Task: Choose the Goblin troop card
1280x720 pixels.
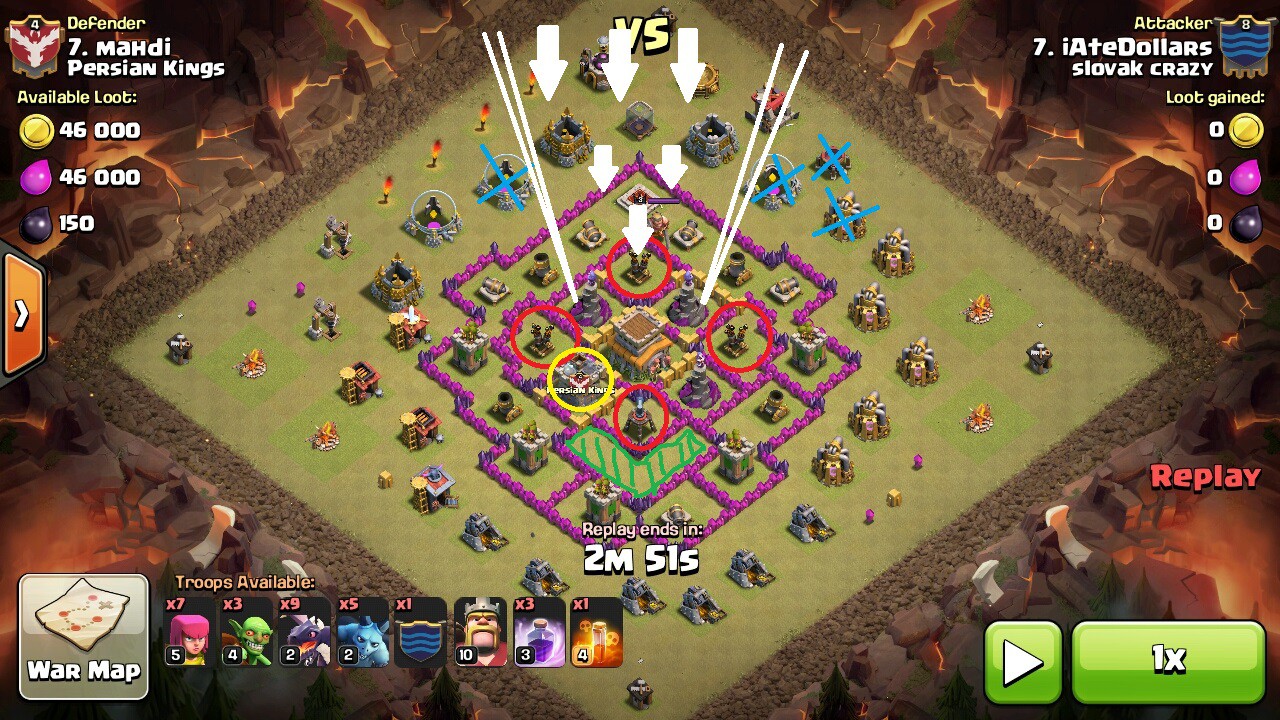Action: [x=247, y=632]
